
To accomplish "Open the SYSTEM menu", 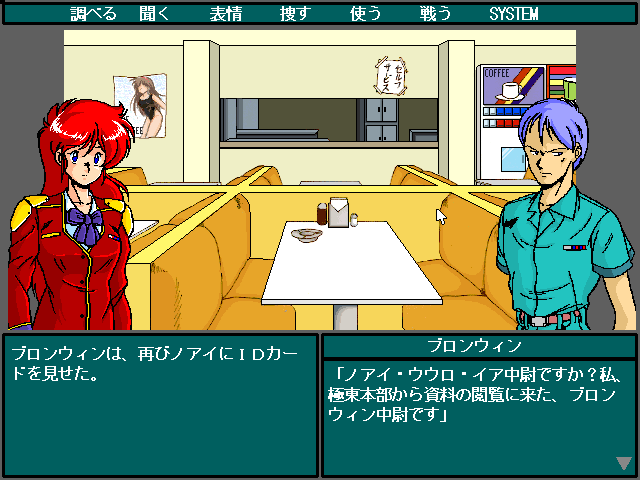I will point(513,14).
